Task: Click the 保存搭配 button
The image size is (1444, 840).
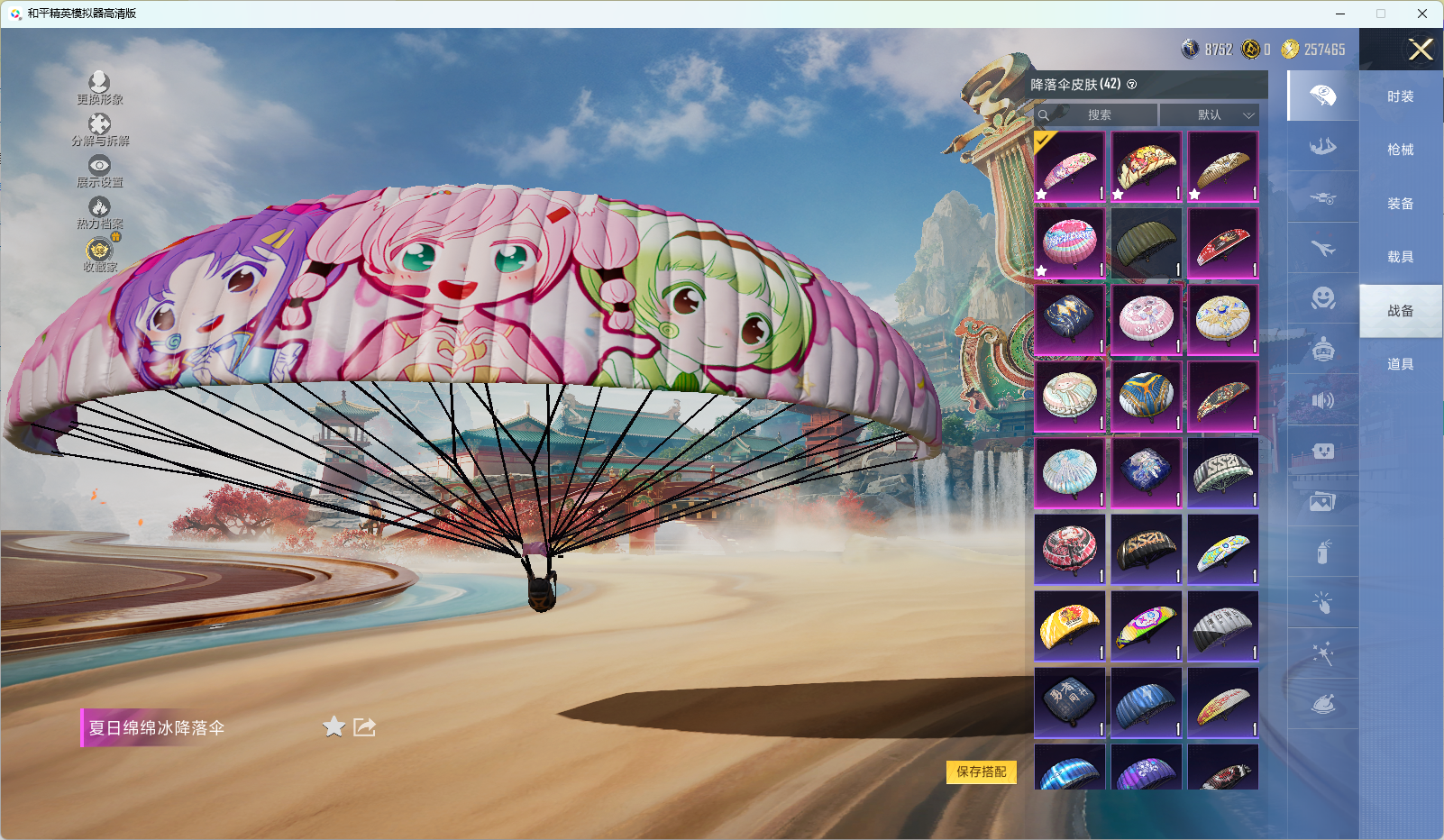Action: [981, 772]
